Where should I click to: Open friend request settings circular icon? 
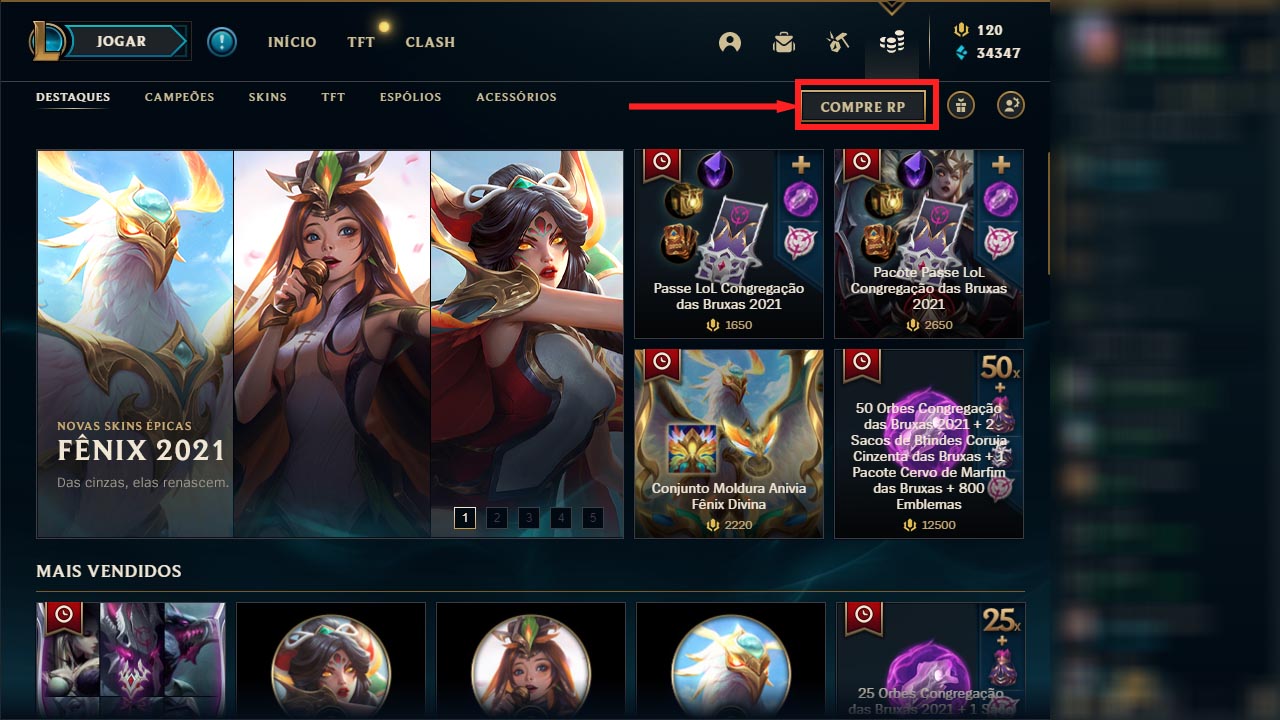pyautogui.click(x=1010, y=105)
